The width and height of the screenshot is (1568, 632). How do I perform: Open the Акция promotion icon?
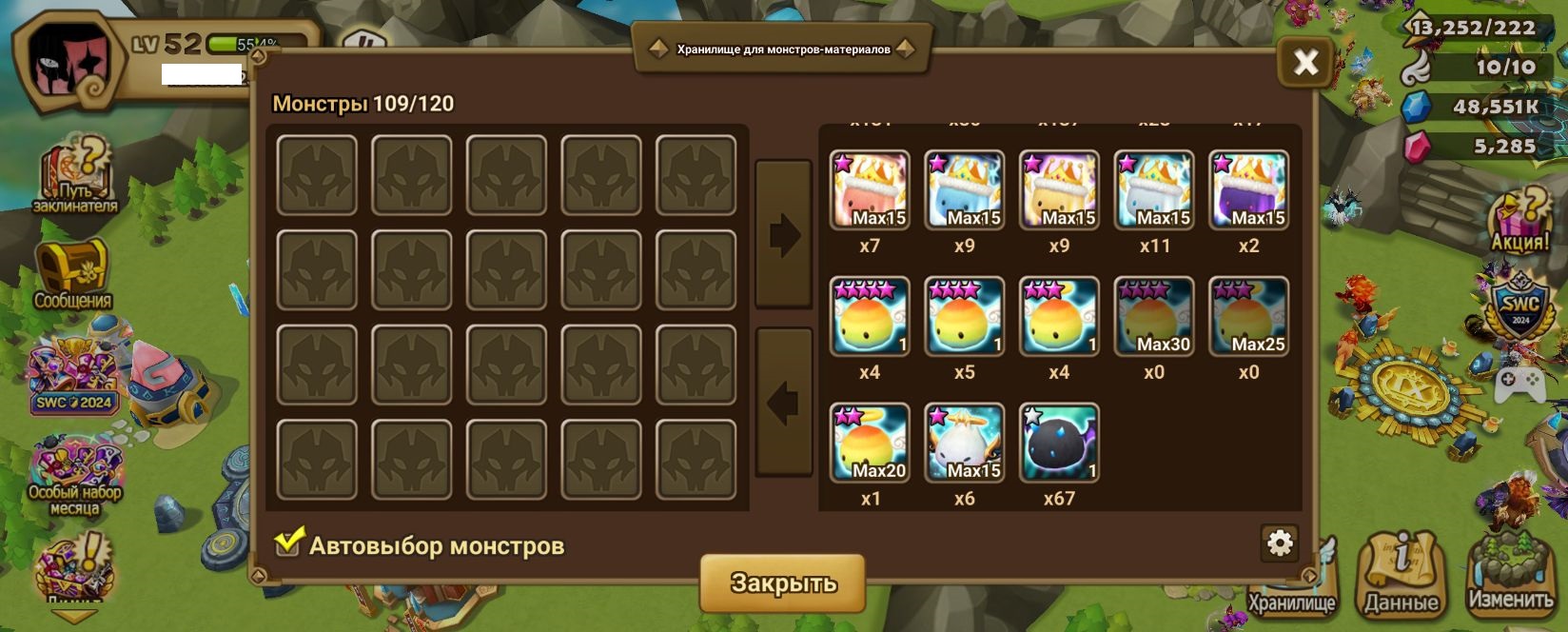click(1519, 221)
